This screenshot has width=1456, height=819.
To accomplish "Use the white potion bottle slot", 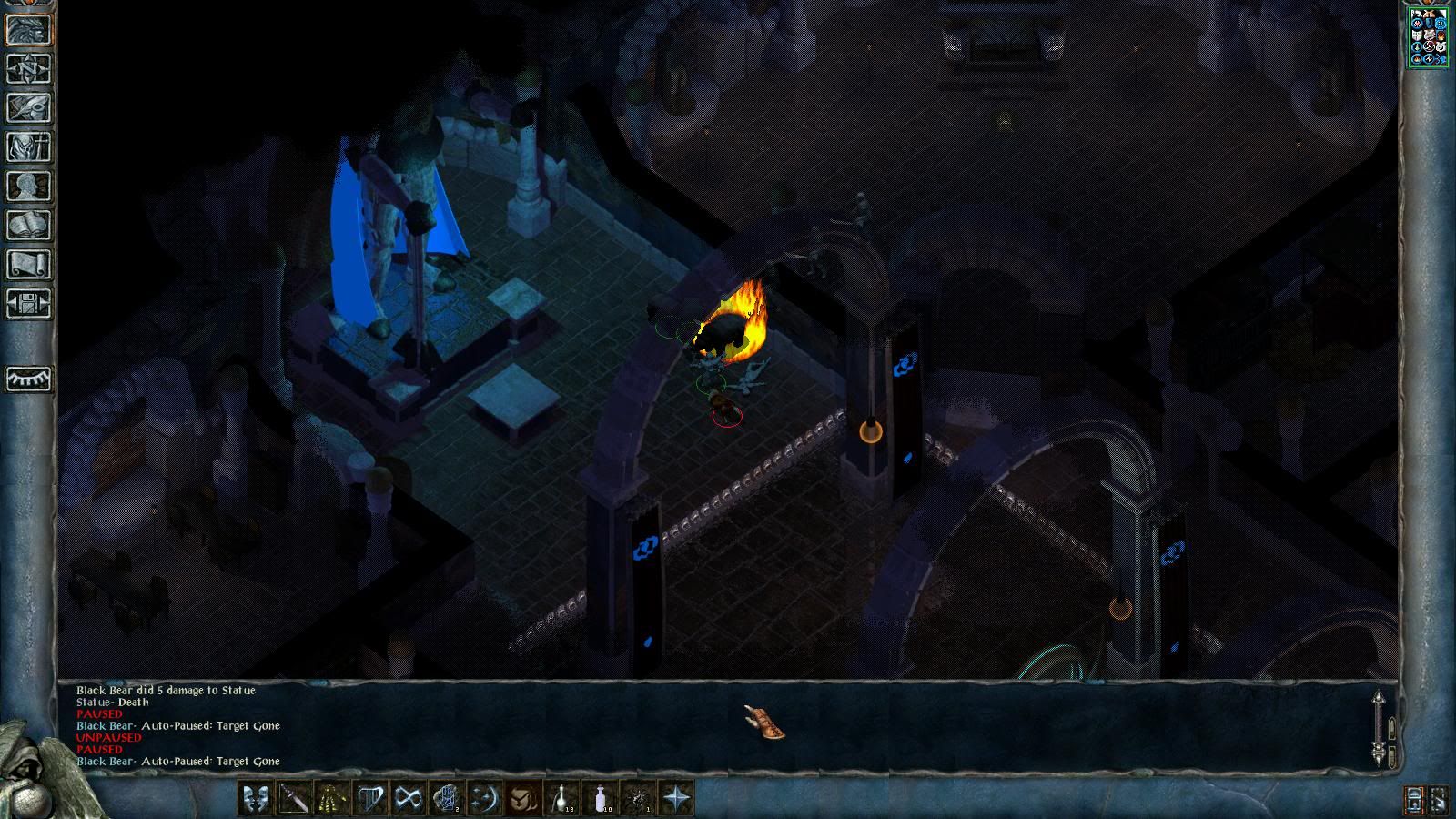I will pos(600,799).
